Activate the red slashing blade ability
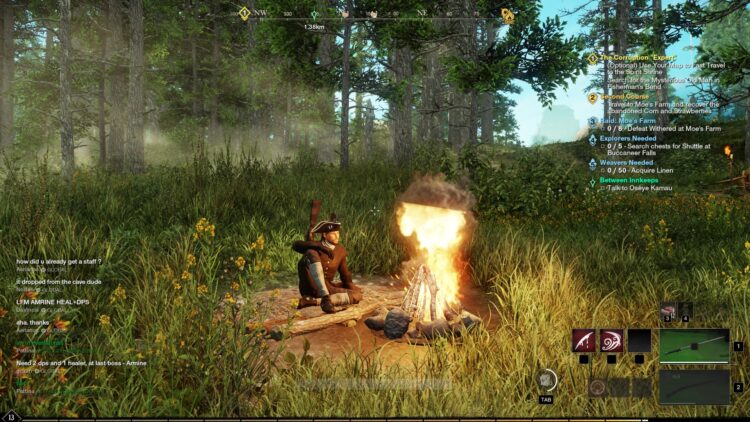750x422 pixels. pyautogui.click(x=584, y=341)
